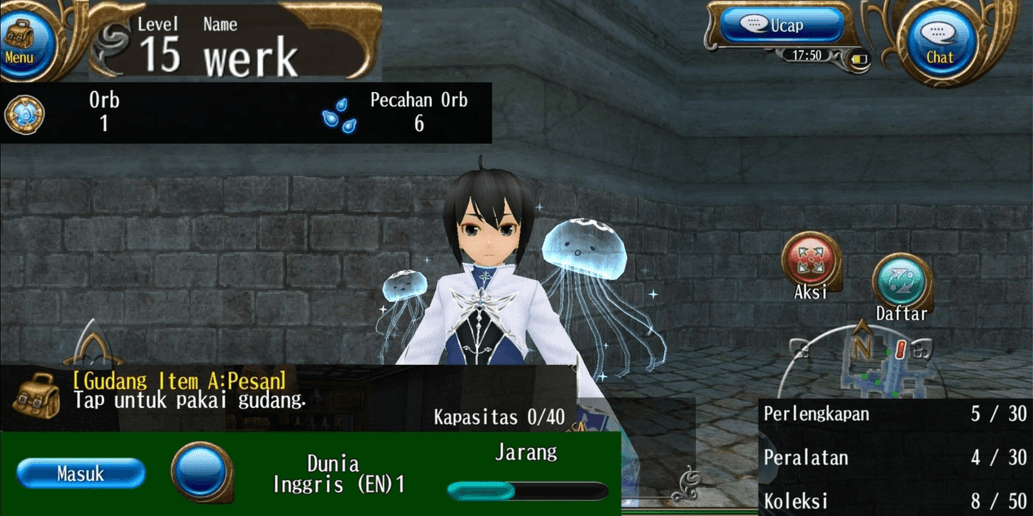Open the Chat bubble button
Image resolution: width=1033 pixels, height=516 pixels.
coord(937,40)
